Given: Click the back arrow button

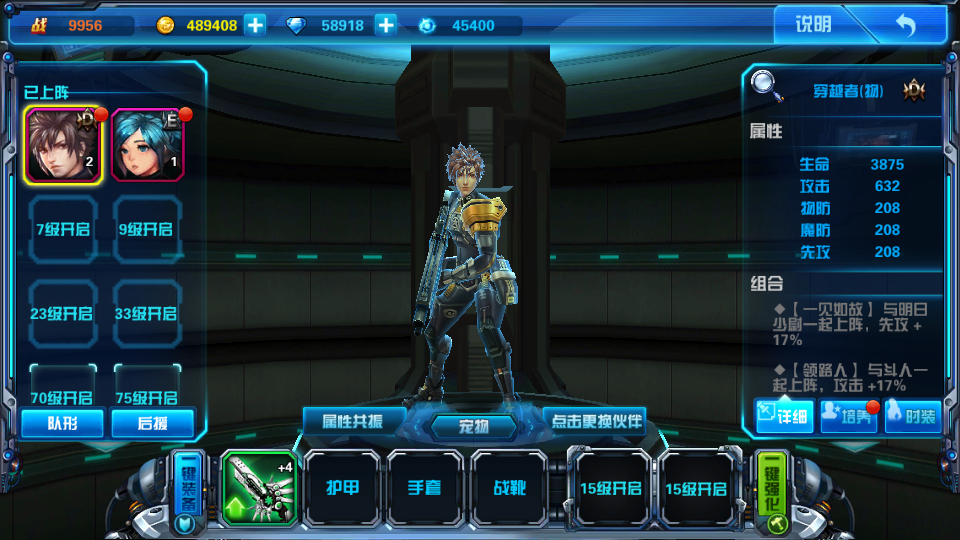Looking at the screenshot, I should 905,25.
